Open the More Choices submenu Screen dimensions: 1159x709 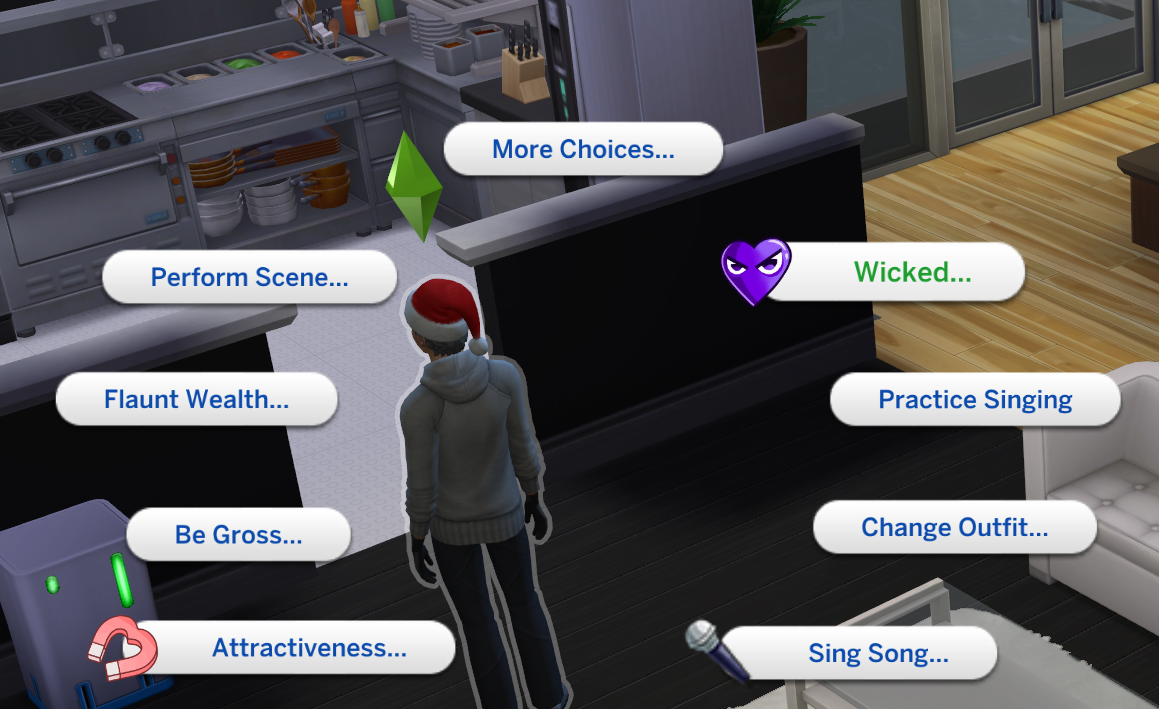[583, 150]
